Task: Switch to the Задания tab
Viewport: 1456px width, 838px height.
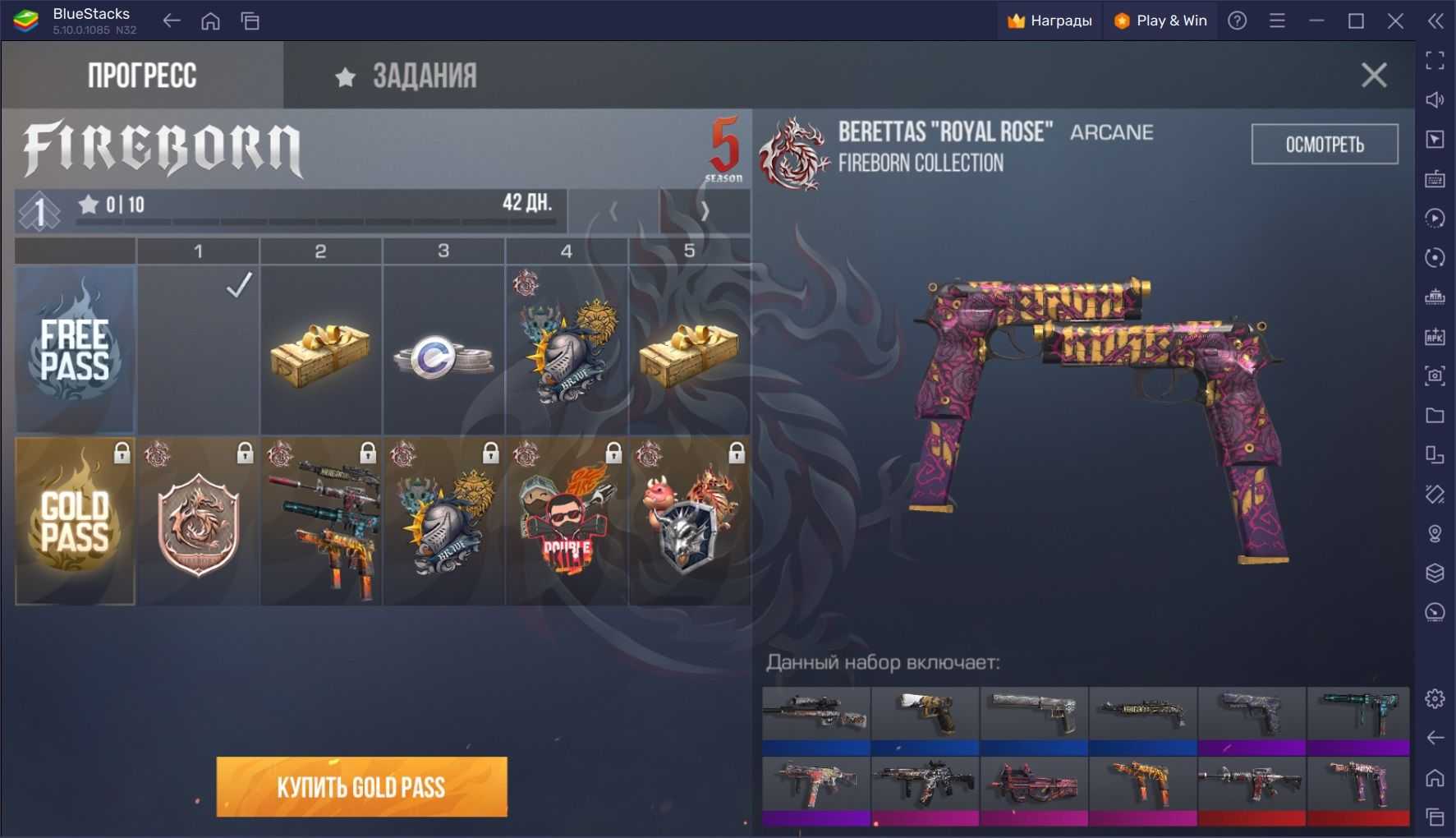Action: 406,76
